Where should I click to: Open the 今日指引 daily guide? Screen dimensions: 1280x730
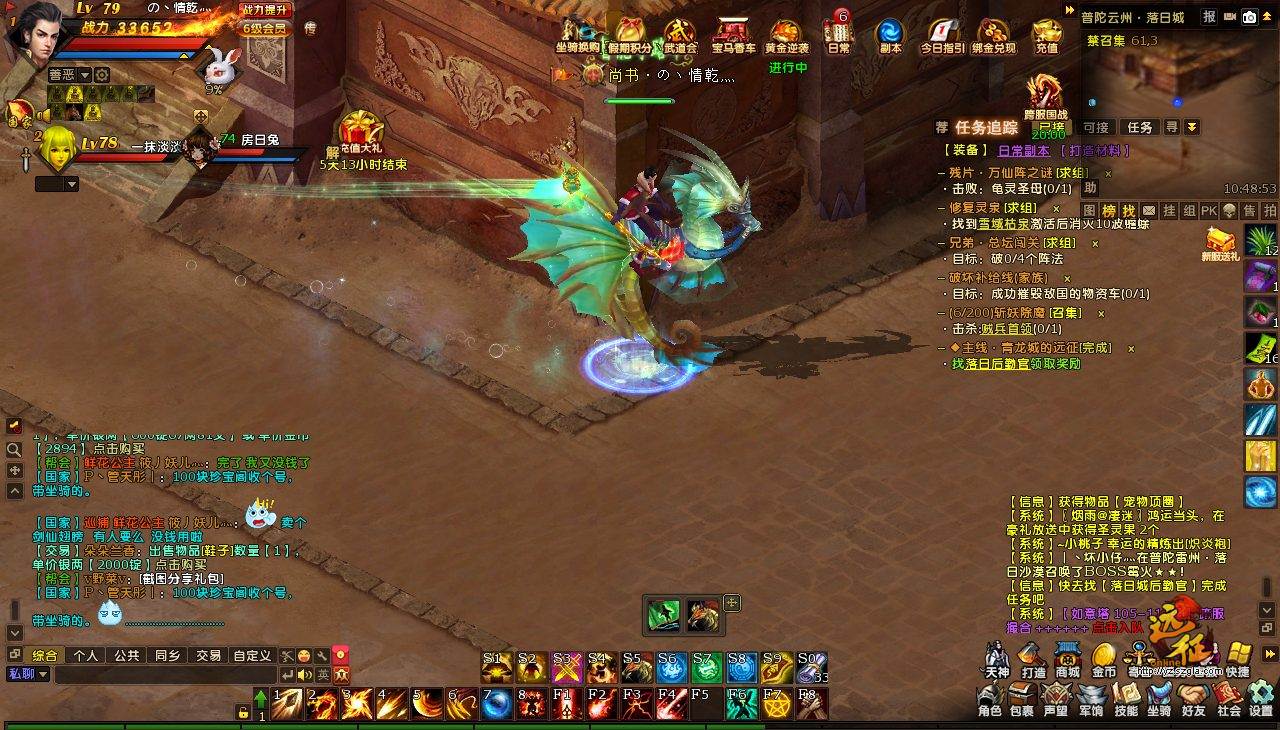click(942, 34)
